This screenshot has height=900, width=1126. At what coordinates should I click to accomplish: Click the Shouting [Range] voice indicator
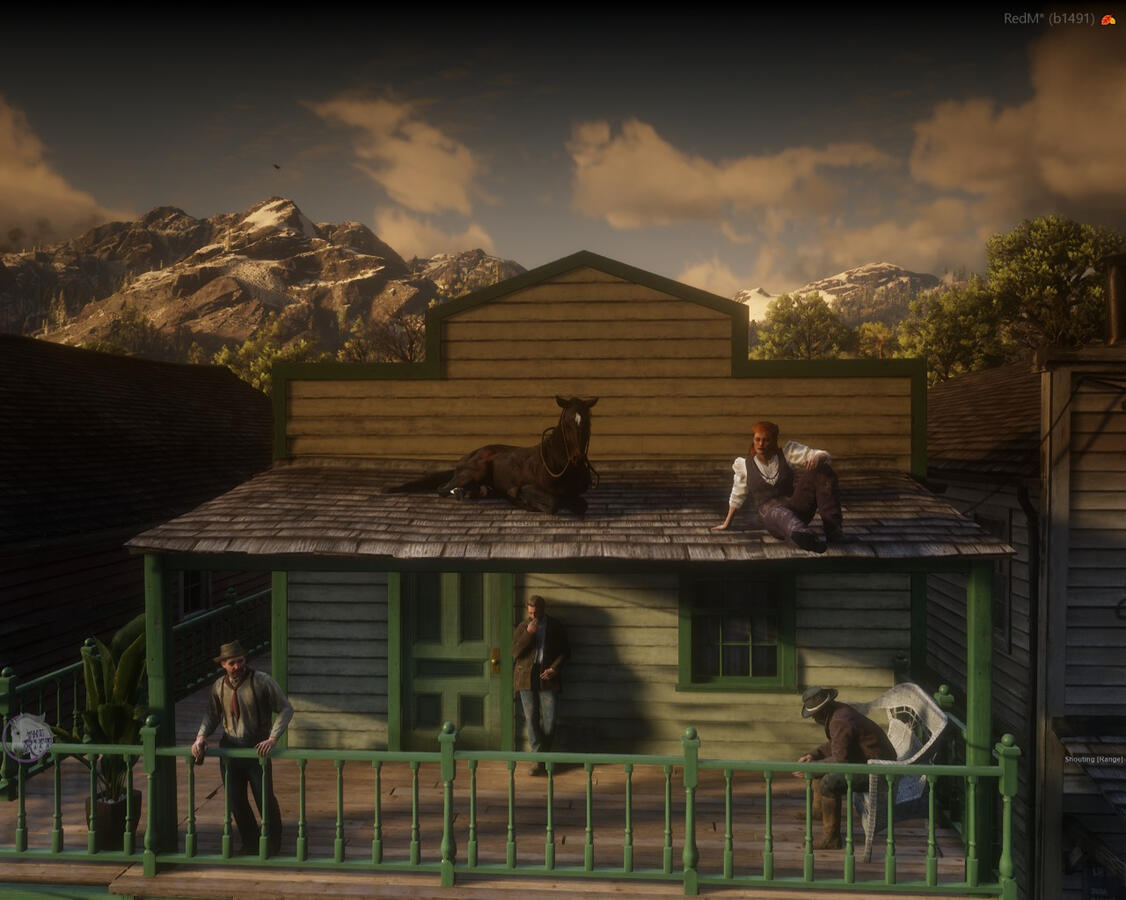(1094, 760)
